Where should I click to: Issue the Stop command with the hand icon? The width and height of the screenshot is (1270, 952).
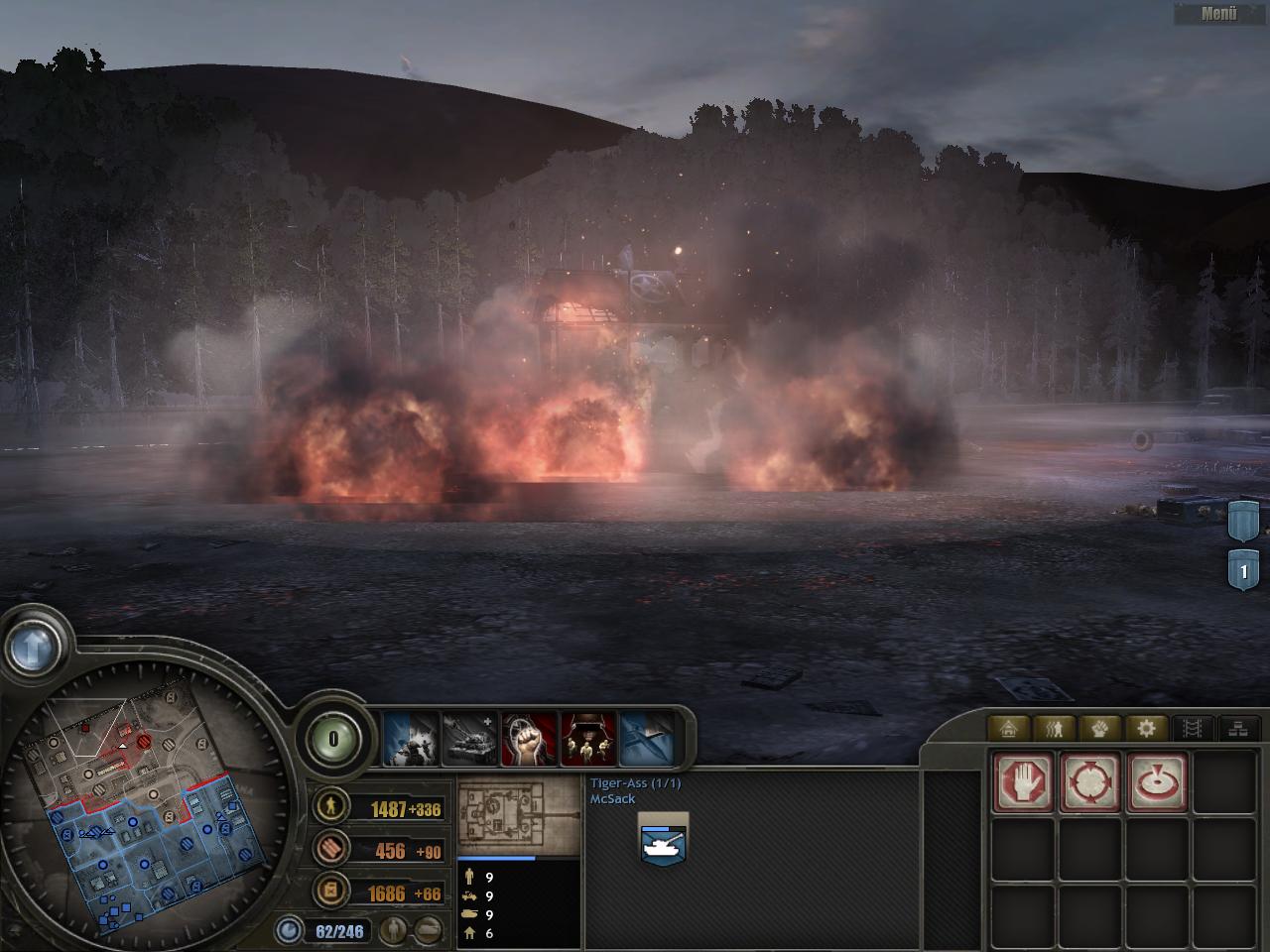1024,782
